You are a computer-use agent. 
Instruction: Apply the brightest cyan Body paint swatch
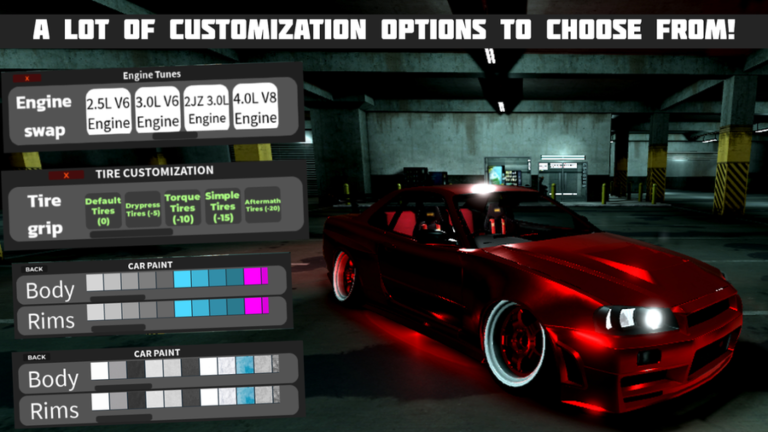(182, 279)
